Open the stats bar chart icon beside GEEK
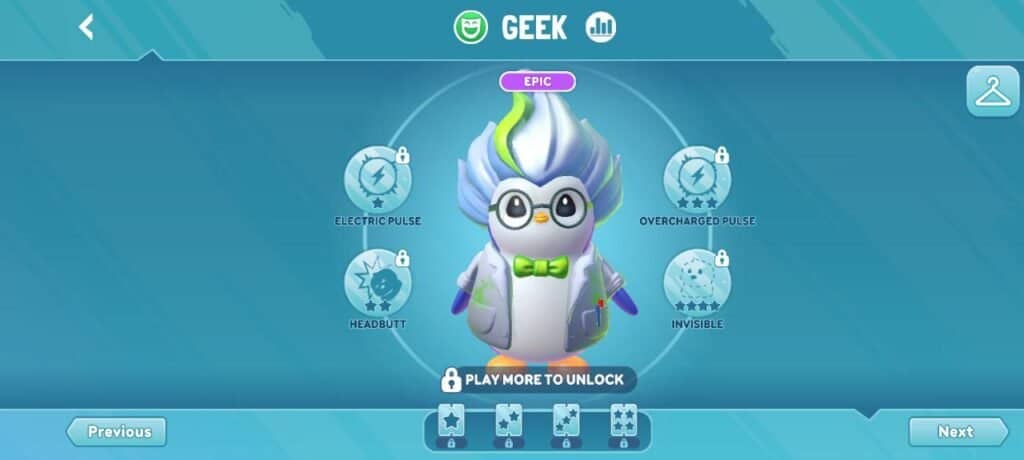Screen dimensions: 1024x460 coord(600,27)
